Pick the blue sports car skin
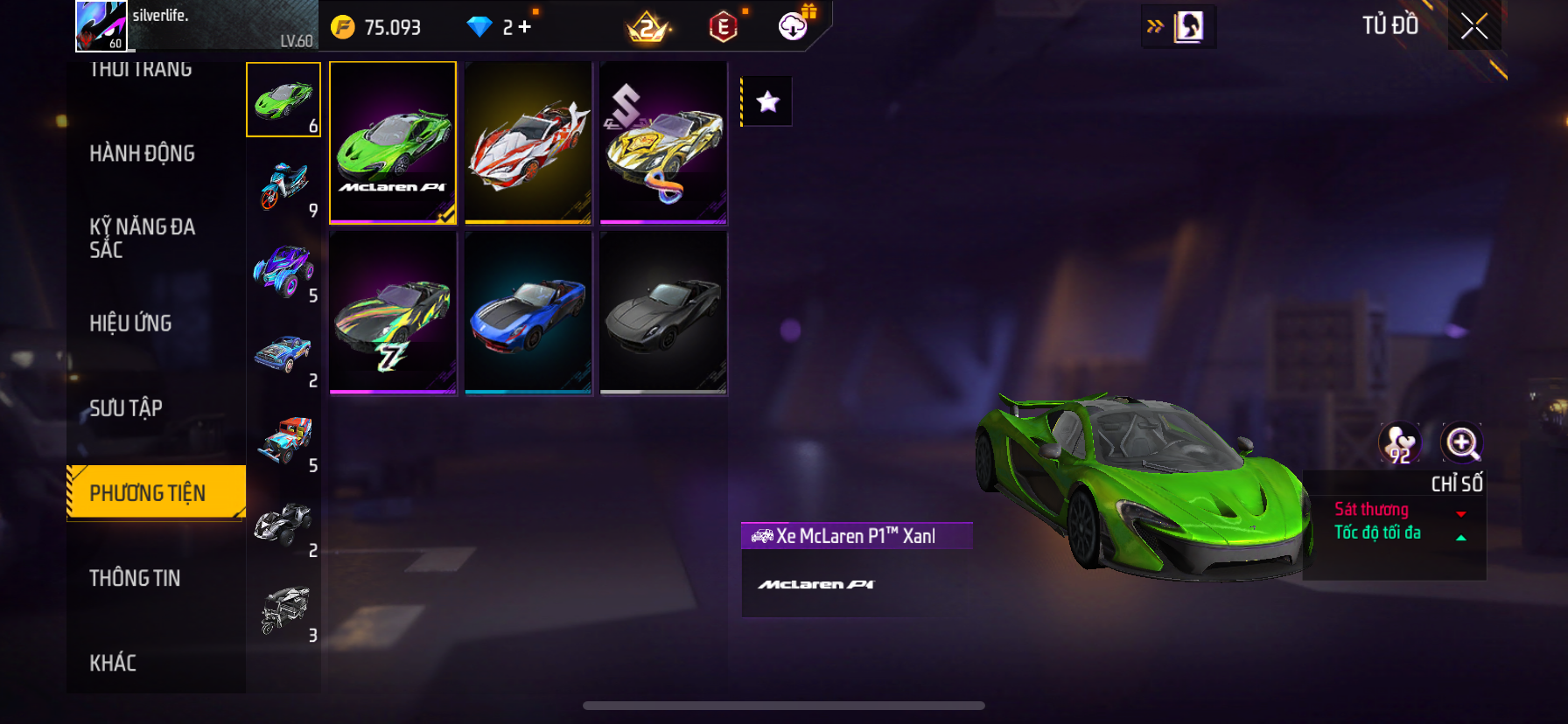 (528, 313)
